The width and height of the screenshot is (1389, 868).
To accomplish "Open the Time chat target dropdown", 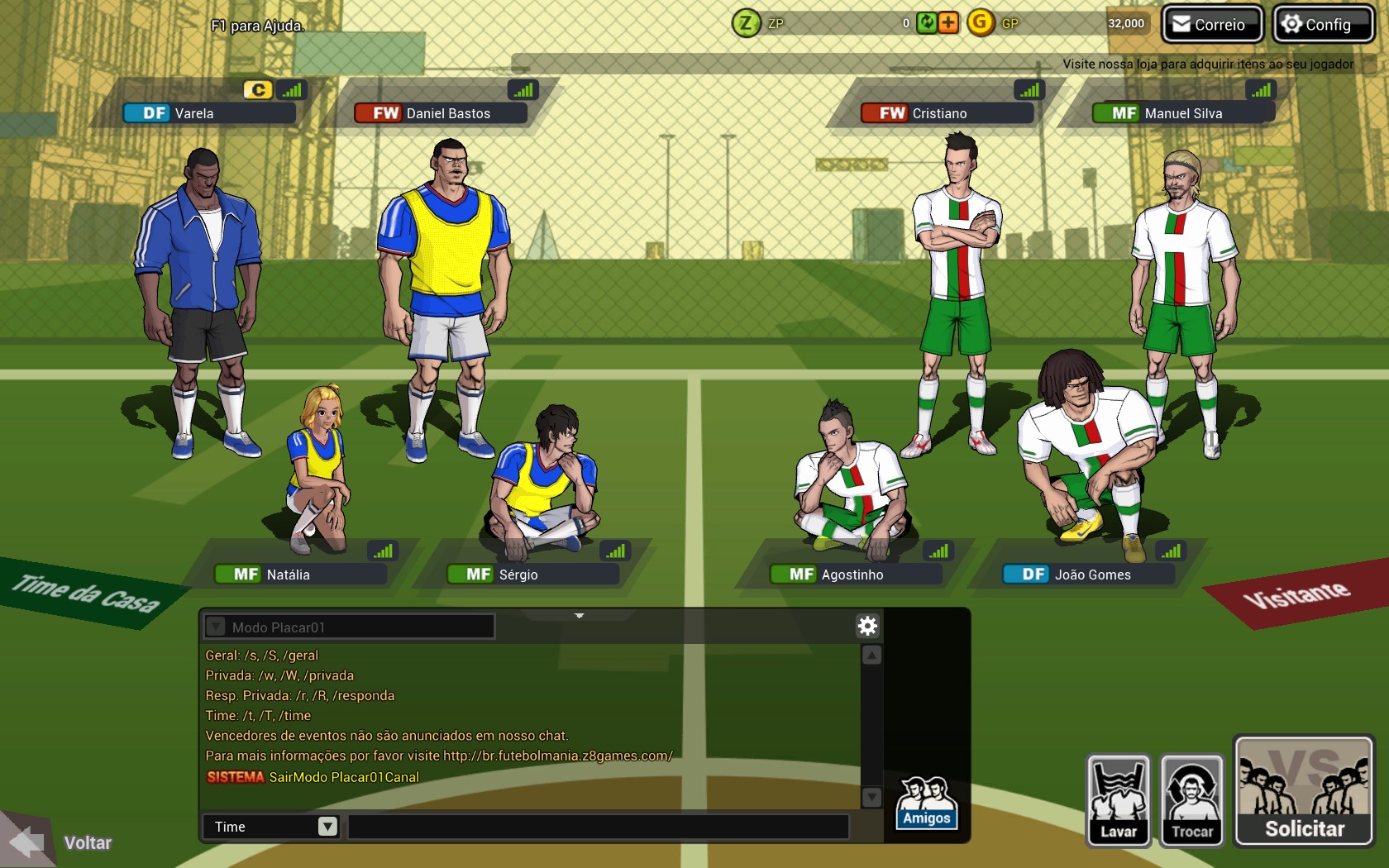I will pyautogui.click(x=327, y=827).
